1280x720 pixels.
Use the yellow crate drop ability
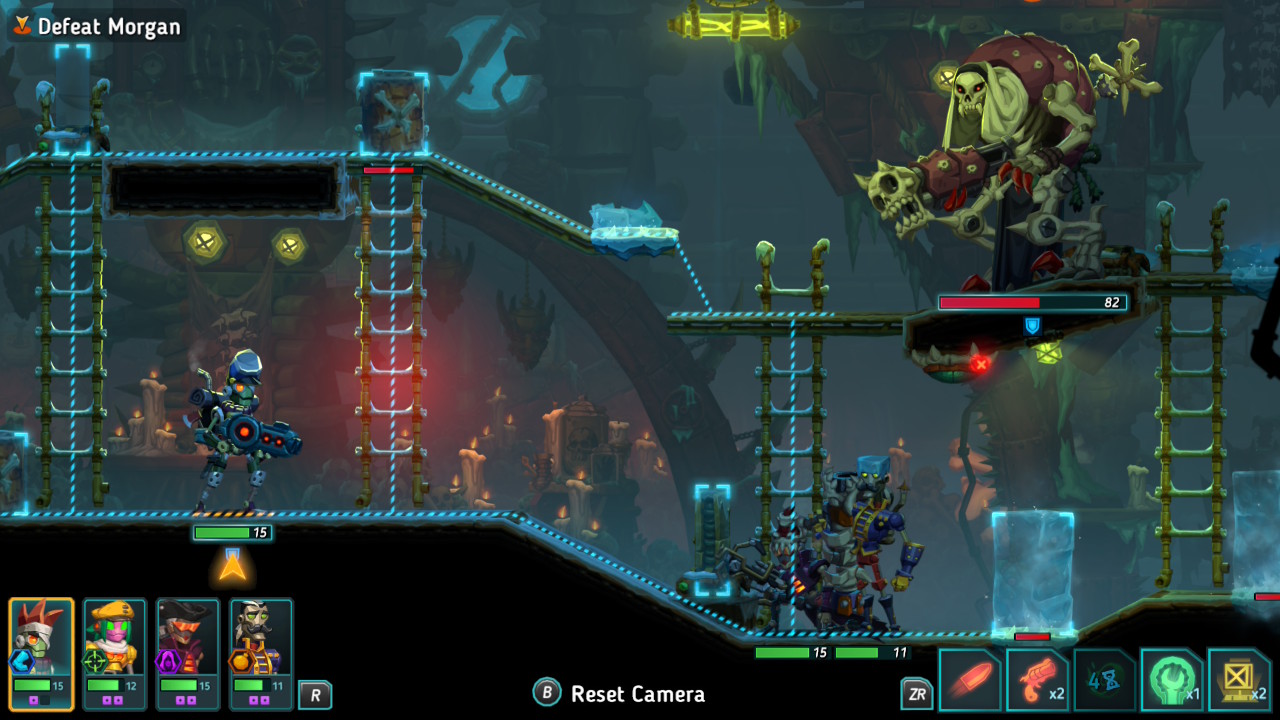(x=1239, y=681)
